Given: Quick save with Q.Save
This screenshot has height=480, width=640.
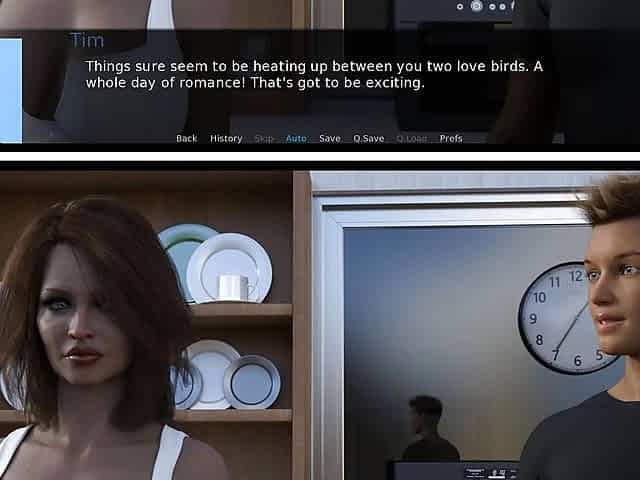Looking at the screenshot, I should [x=368, y=139].
